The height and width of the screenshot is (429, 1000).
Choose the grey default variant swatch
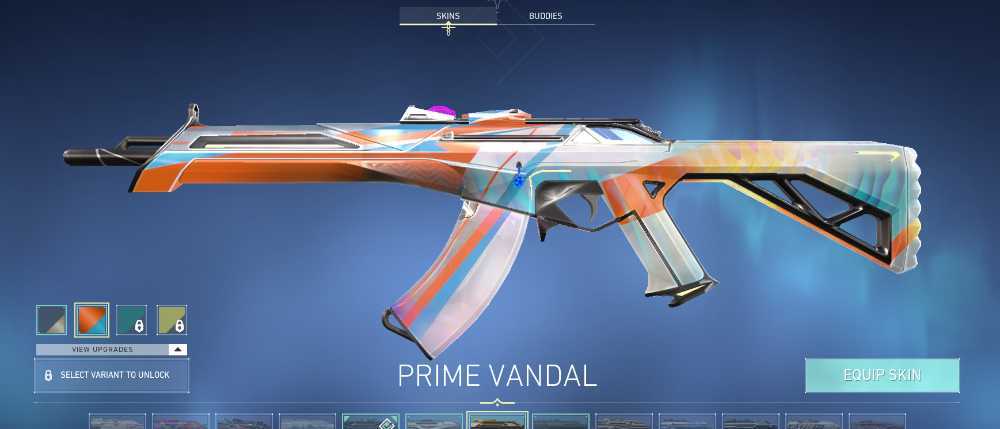click(x=52, y=319)
